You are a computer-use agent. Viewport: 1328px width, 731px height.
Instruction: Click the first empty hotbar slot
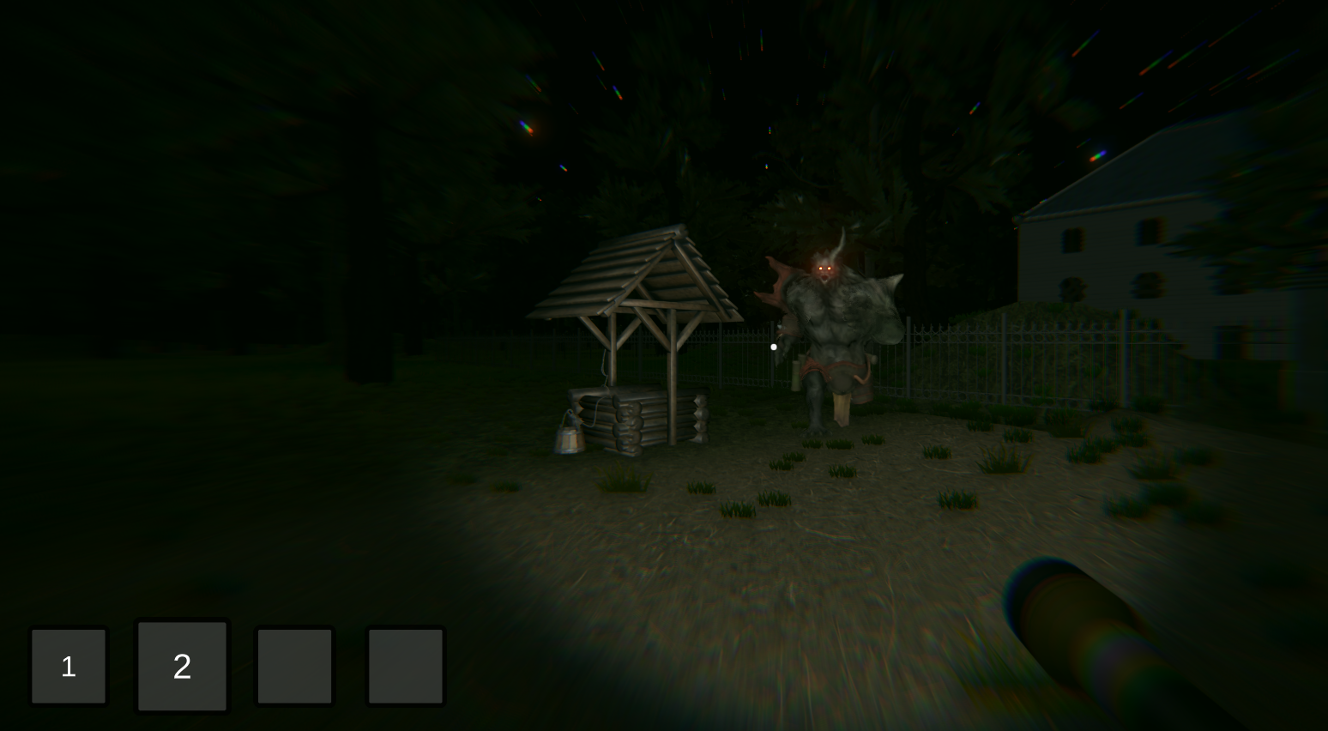[x=294, y=666]
